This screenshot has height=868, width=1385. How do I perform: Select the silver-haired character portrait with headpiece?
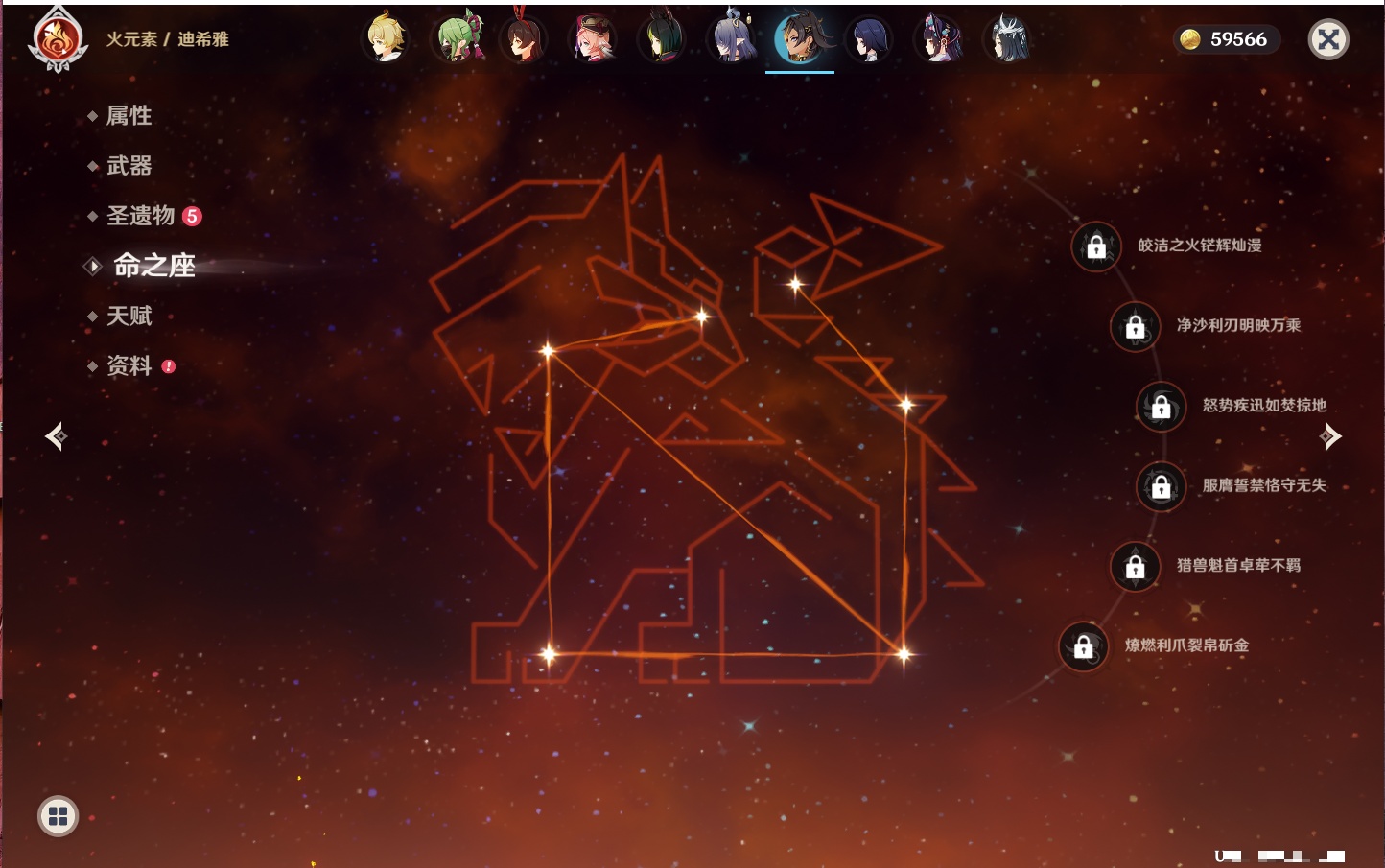(1006, 39)
